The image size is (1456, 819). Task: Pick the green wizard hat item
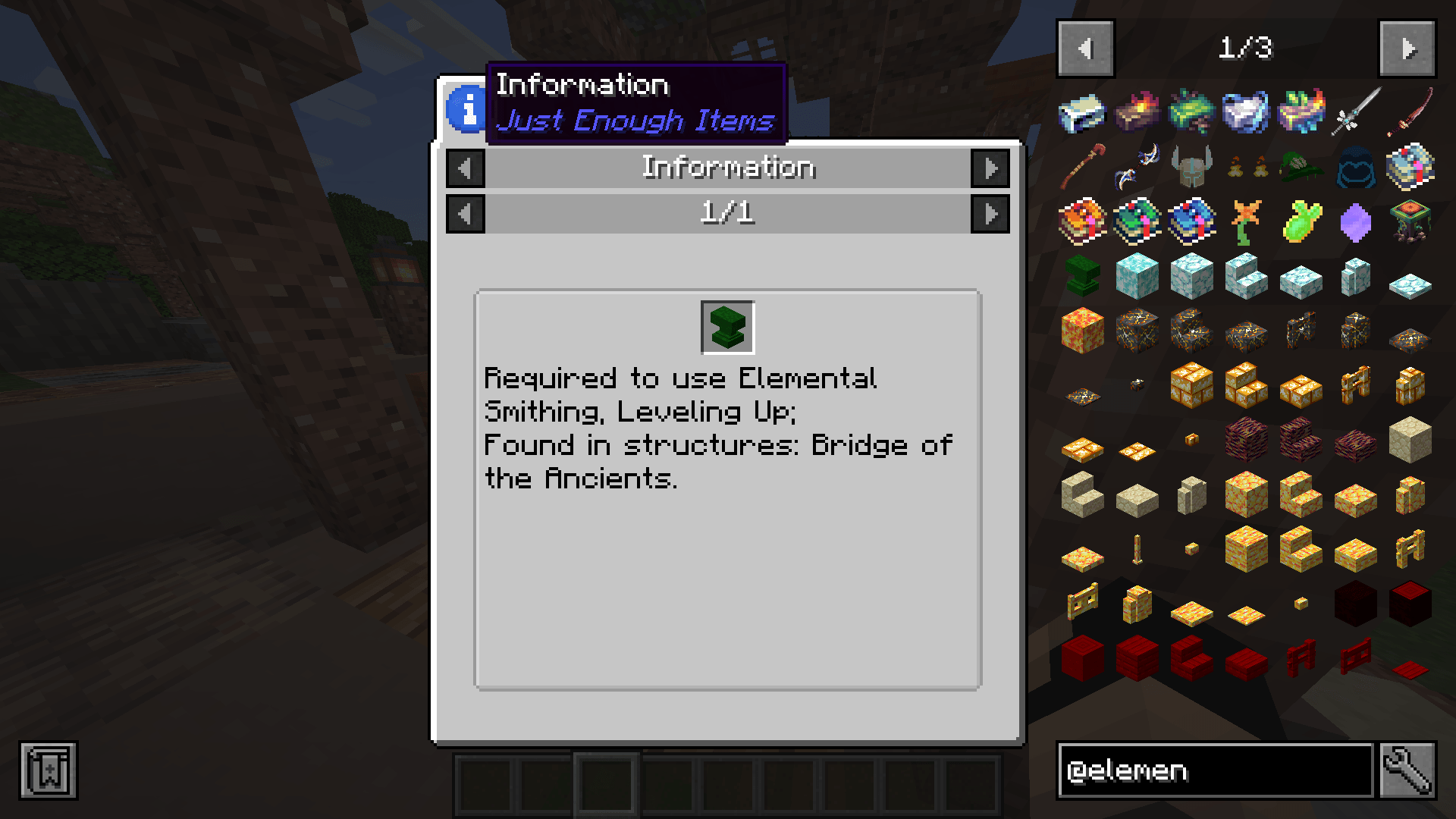pyautogui.click(x=1301, y=167)
